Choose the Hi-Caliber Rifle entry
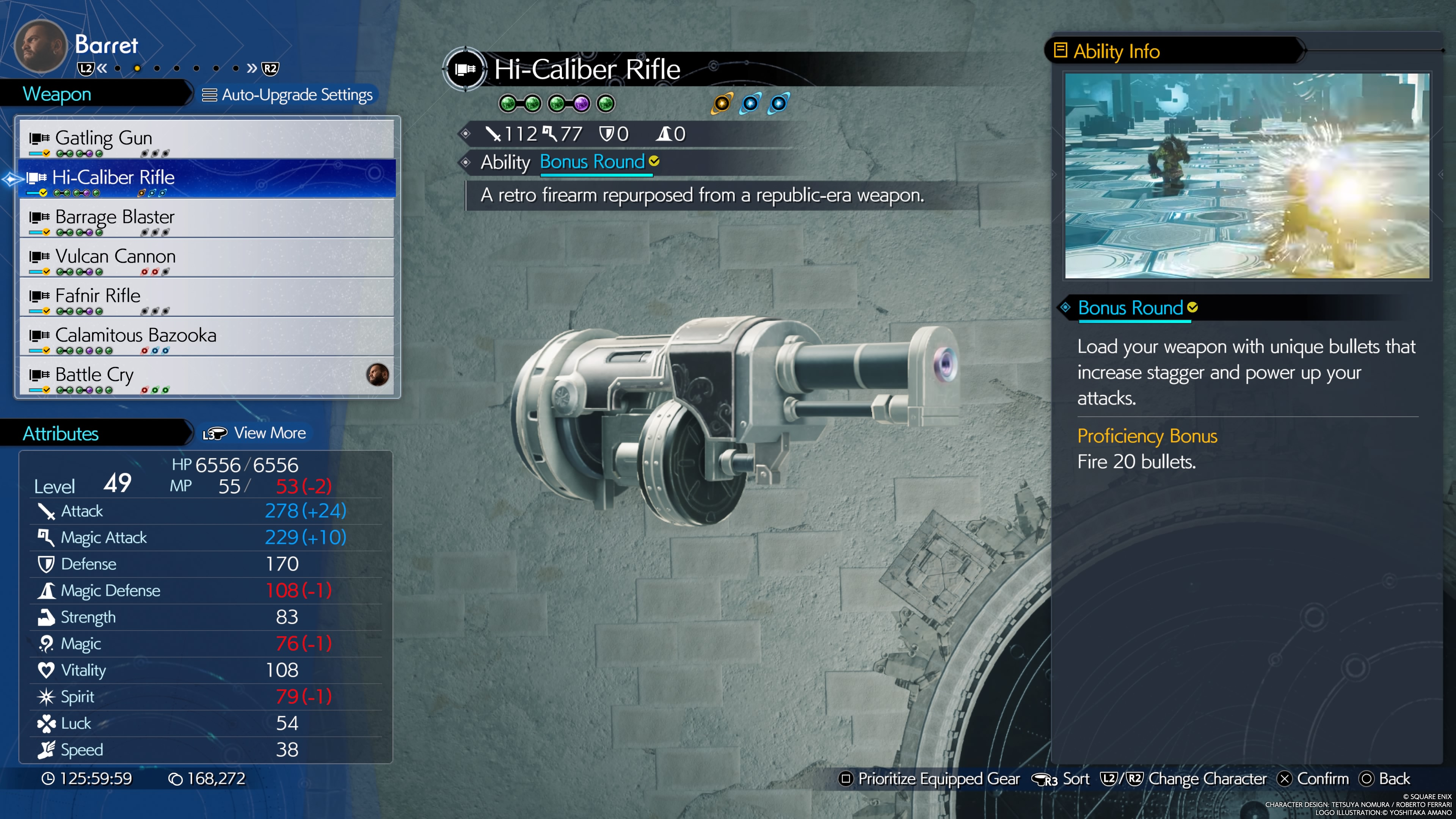The image size is (1456, 819). point(206,179)
